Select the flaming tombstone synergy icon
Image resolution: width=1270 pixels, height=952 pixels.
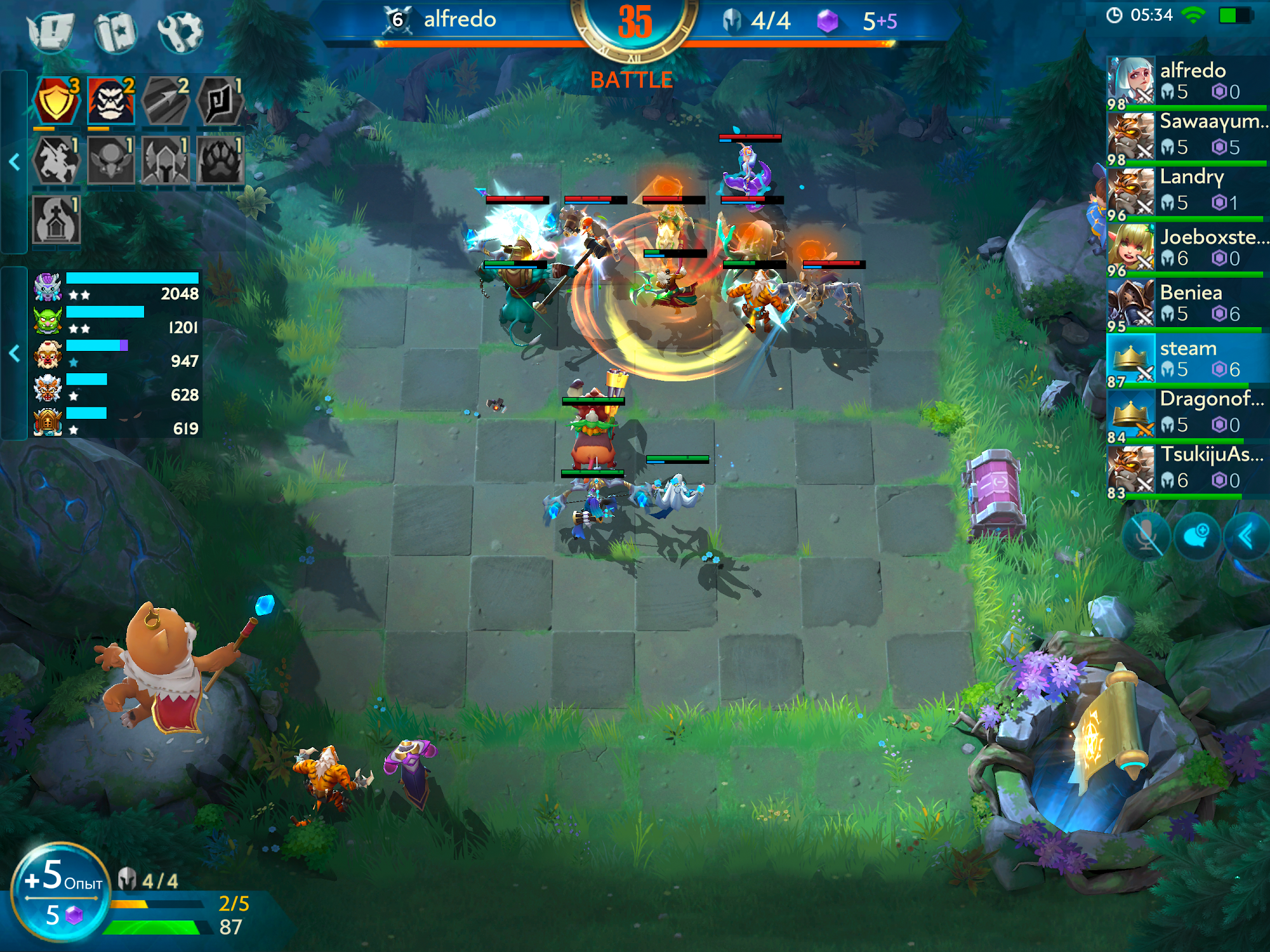pyautogui.click(x=56, y=220)
